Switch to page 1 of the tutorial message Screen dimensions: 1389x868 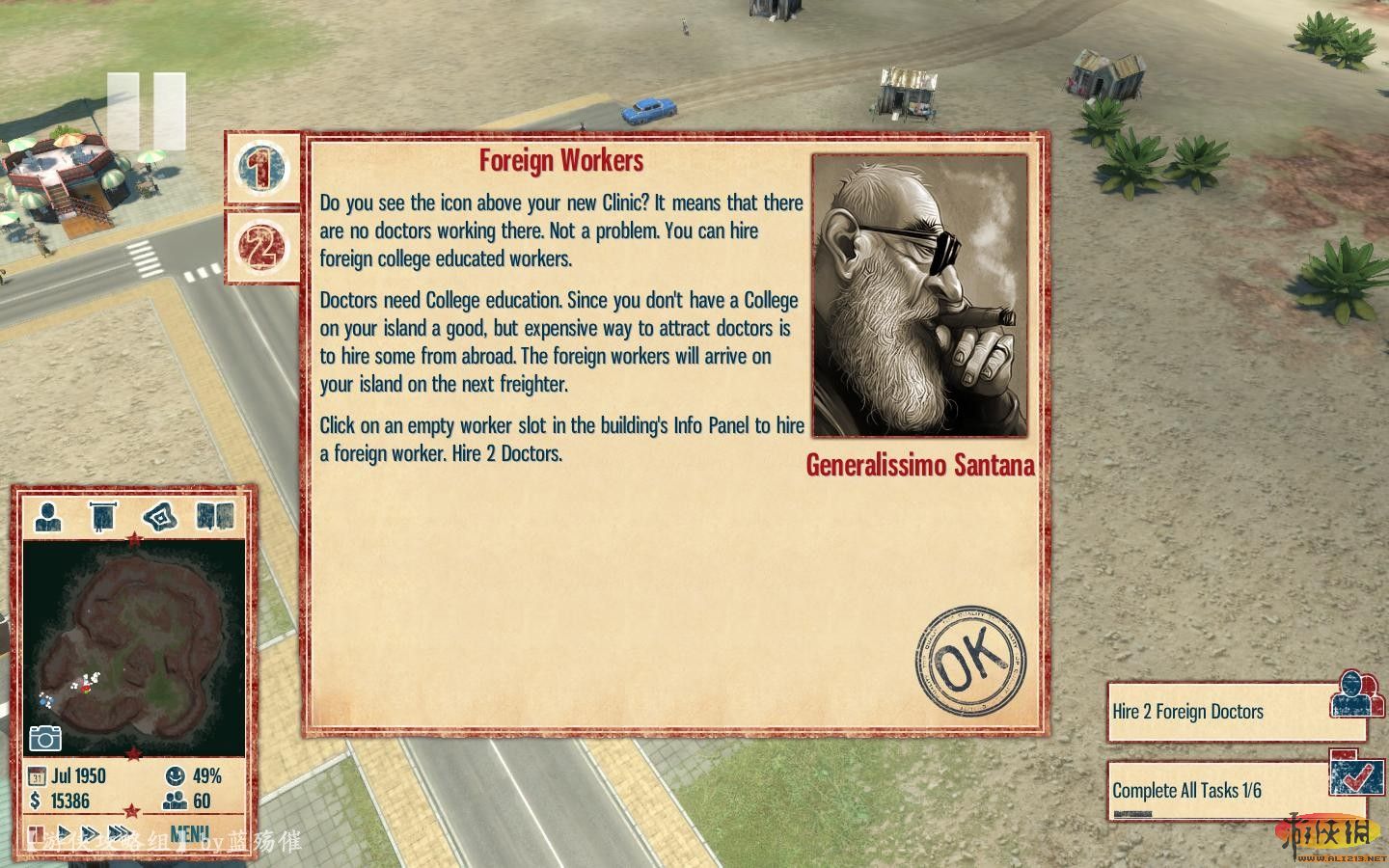click(260, 168)
